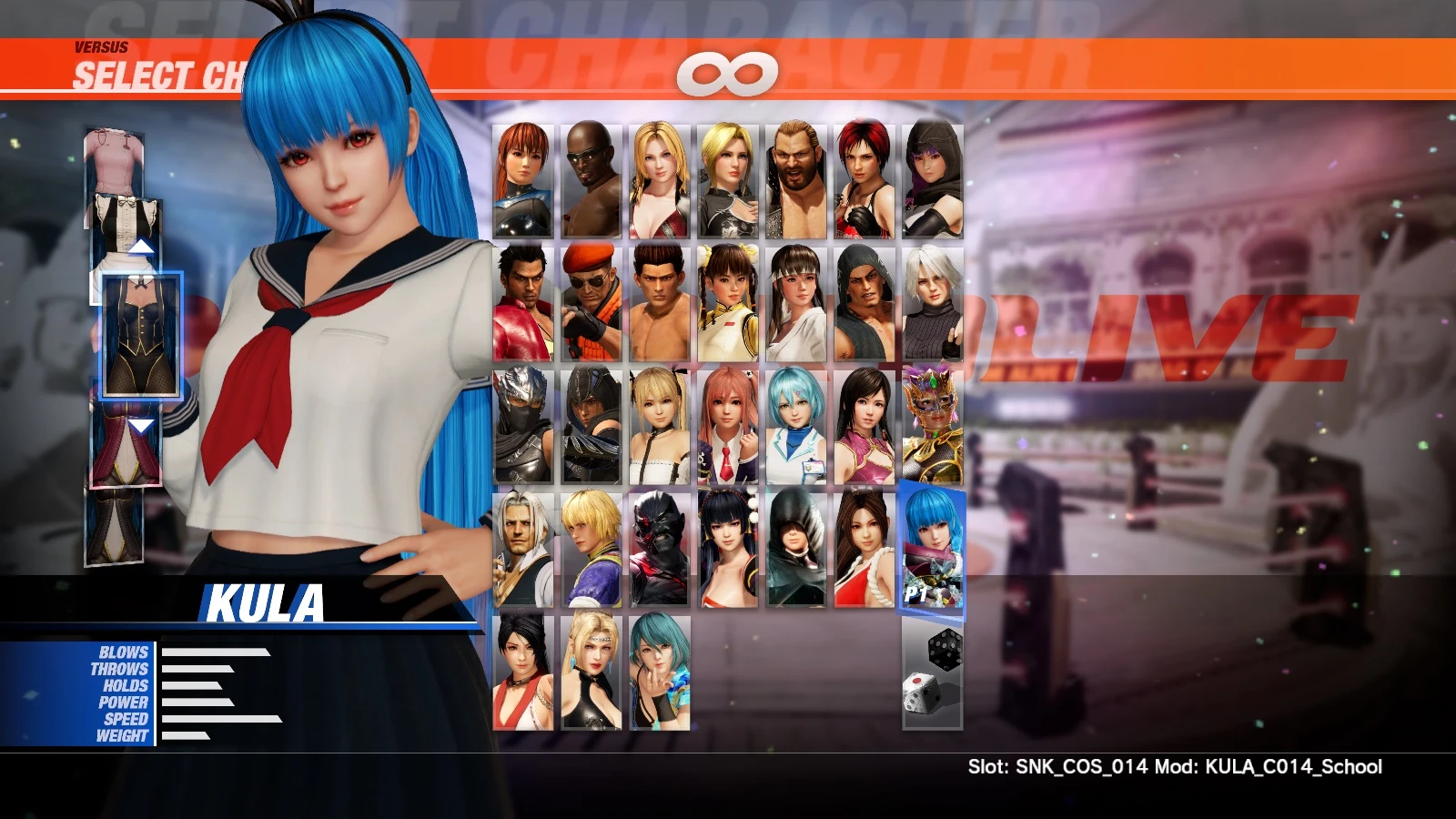Click the infinity symbol in the orange banner
Screen dimensions: 1456x819
point(728,73)
